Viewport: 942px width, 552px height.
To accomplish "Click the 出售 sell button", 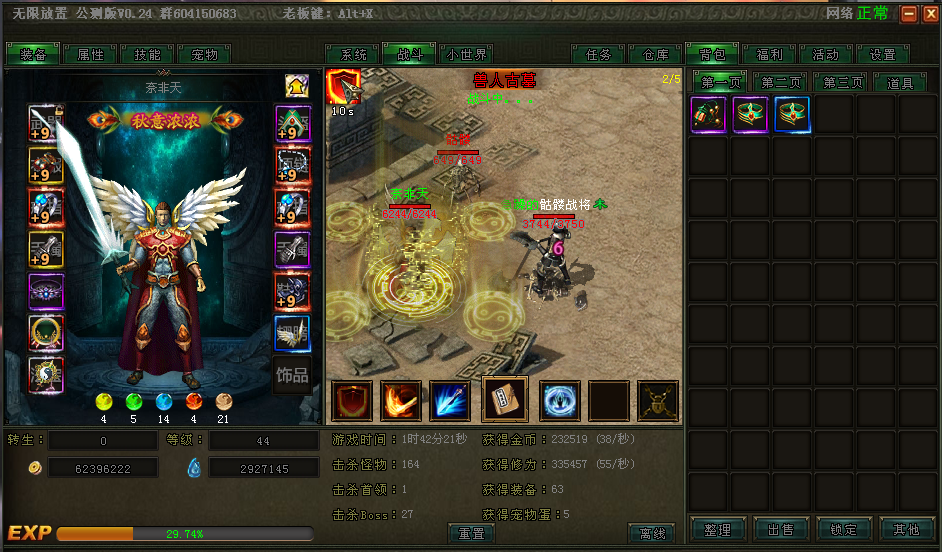I will point(780,530).
